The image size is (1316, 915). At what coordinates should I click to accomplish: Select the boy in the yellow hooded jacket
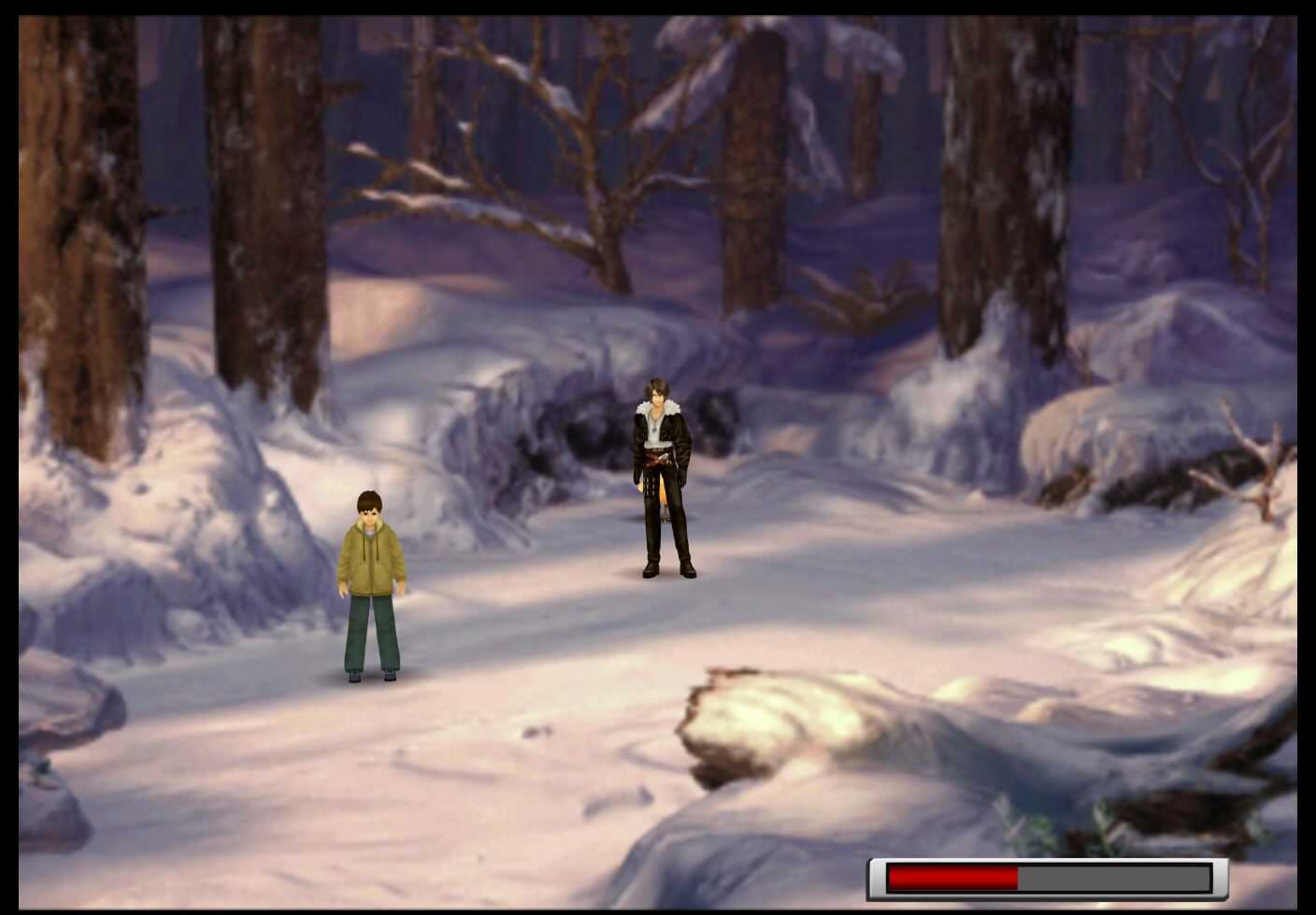pyautogui.click(x=372, y=579)
